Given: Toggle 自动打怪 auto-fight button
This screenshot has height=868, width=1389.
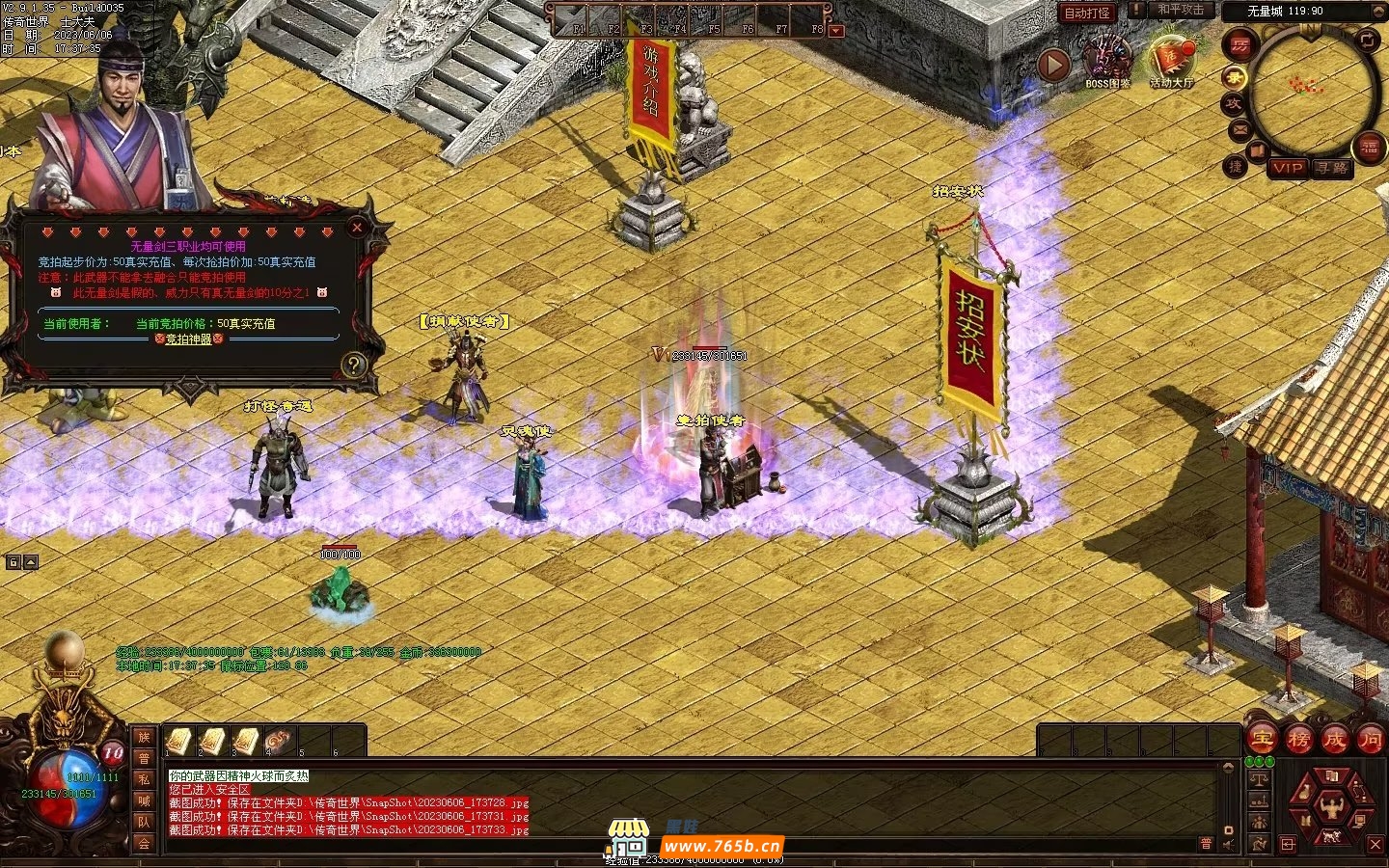Looking at the screenshot, I should [x=1087, y=13].
